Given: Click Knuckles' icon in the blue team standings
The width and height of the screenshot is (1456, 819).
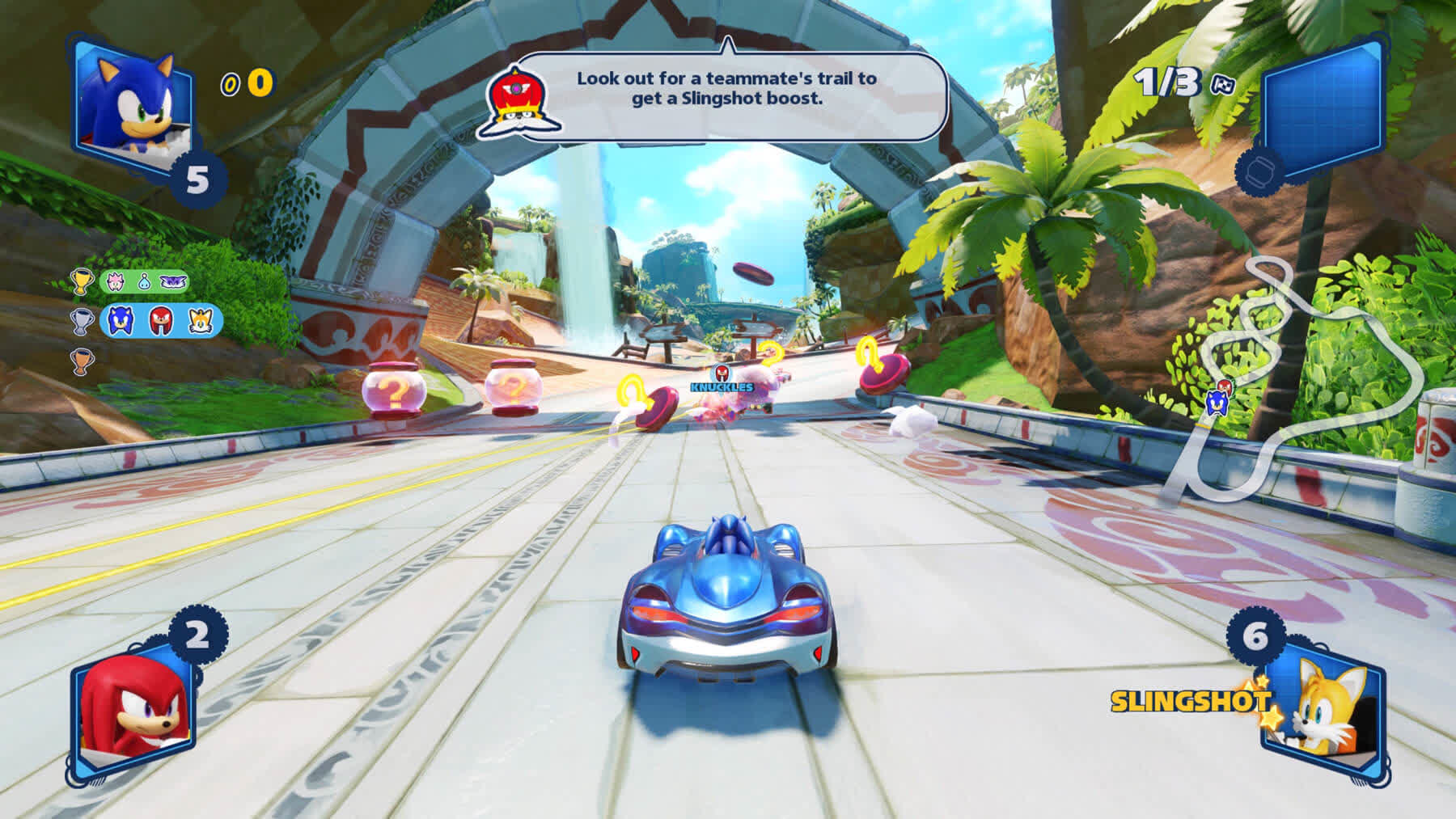Looking at the screenshot, I should (160, 321).
